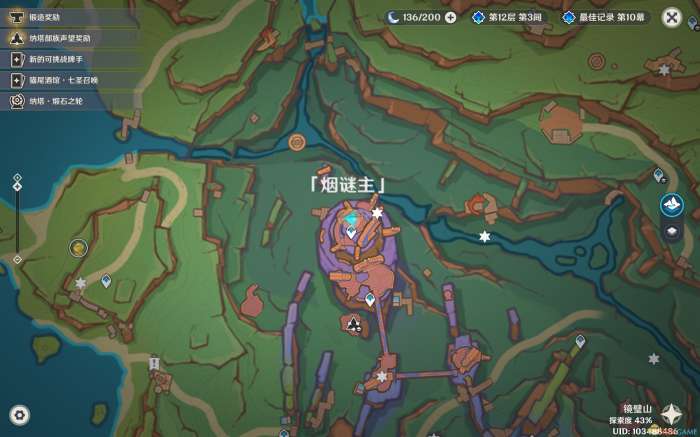Select the tribe emblem marker below the purple village
This screenshot has height=437, width=700.
353,323
